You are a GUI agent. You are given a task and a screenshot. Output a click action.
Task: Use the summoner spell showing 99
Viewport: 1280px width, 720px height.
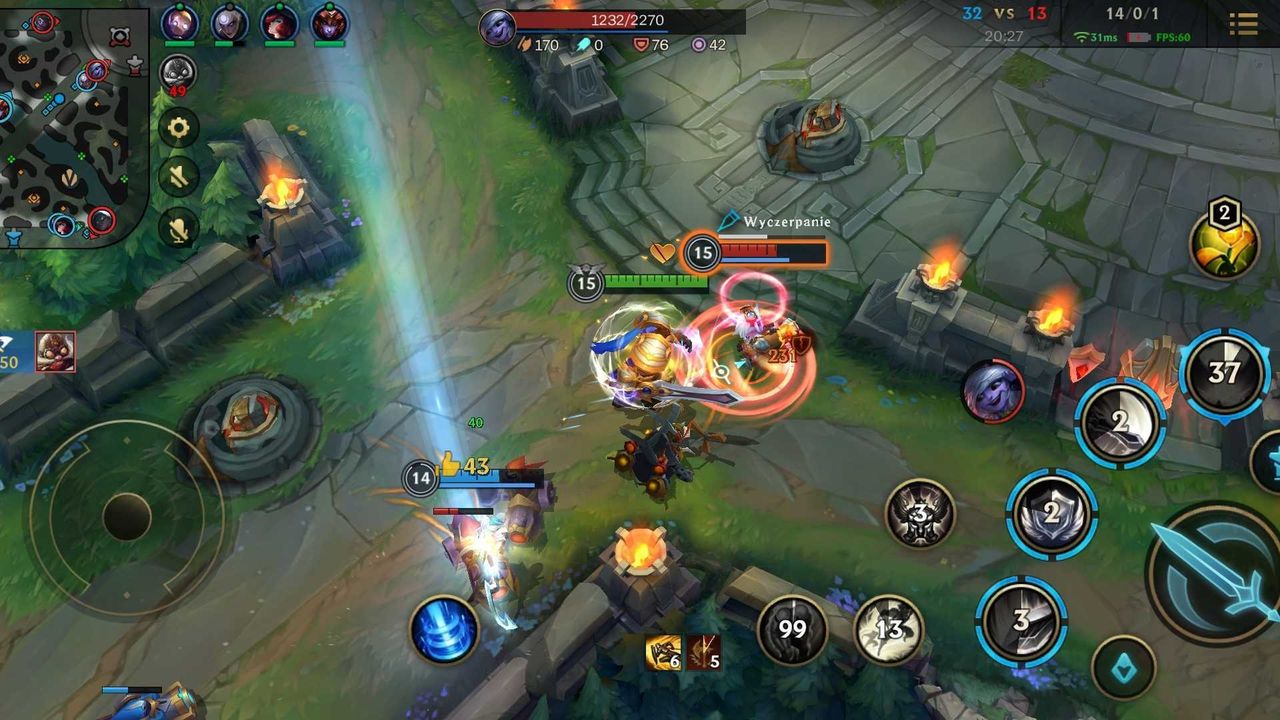click(x=792, y=629)
